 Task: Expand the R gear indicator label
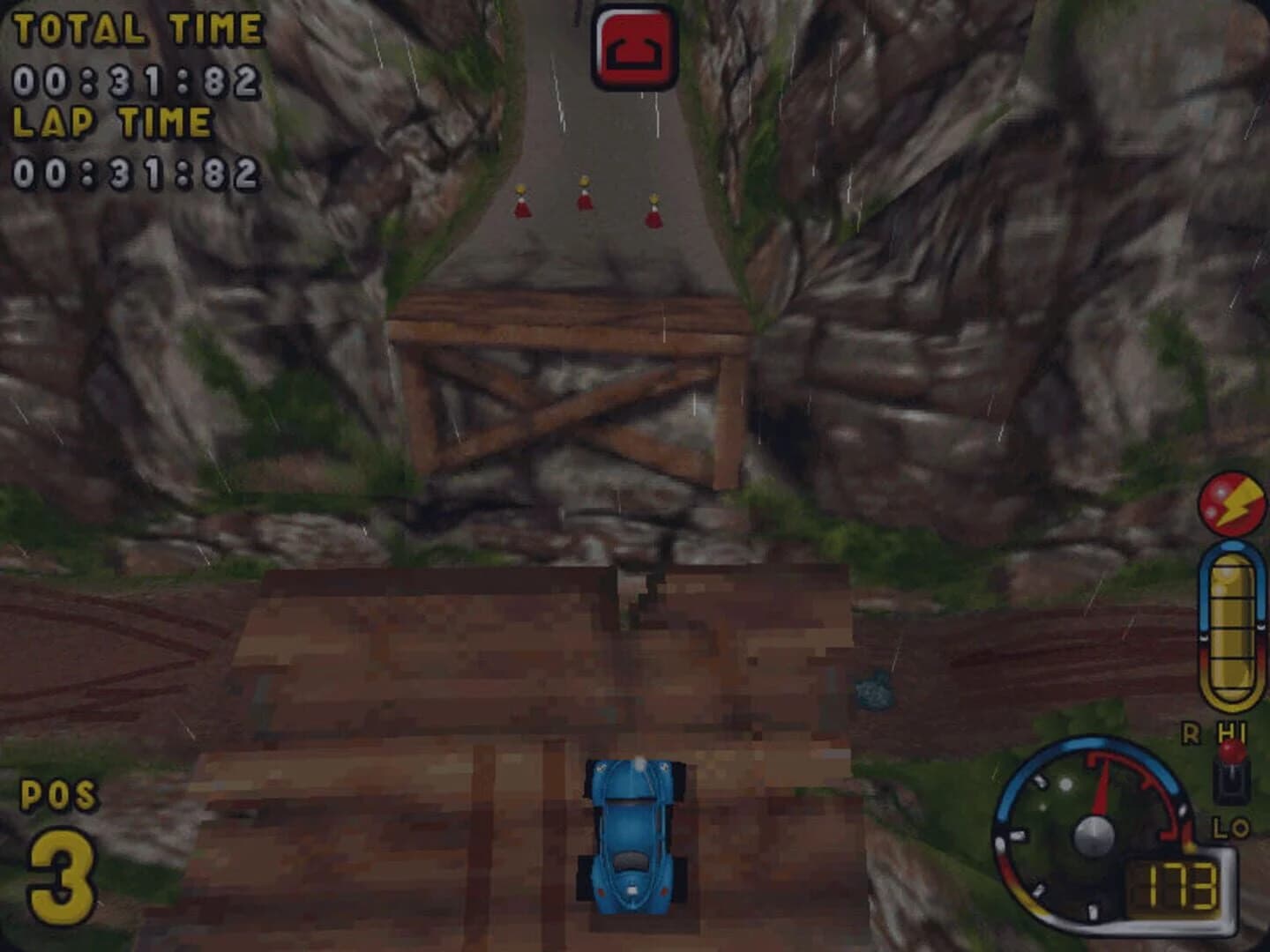click(x=1190, y=732)
